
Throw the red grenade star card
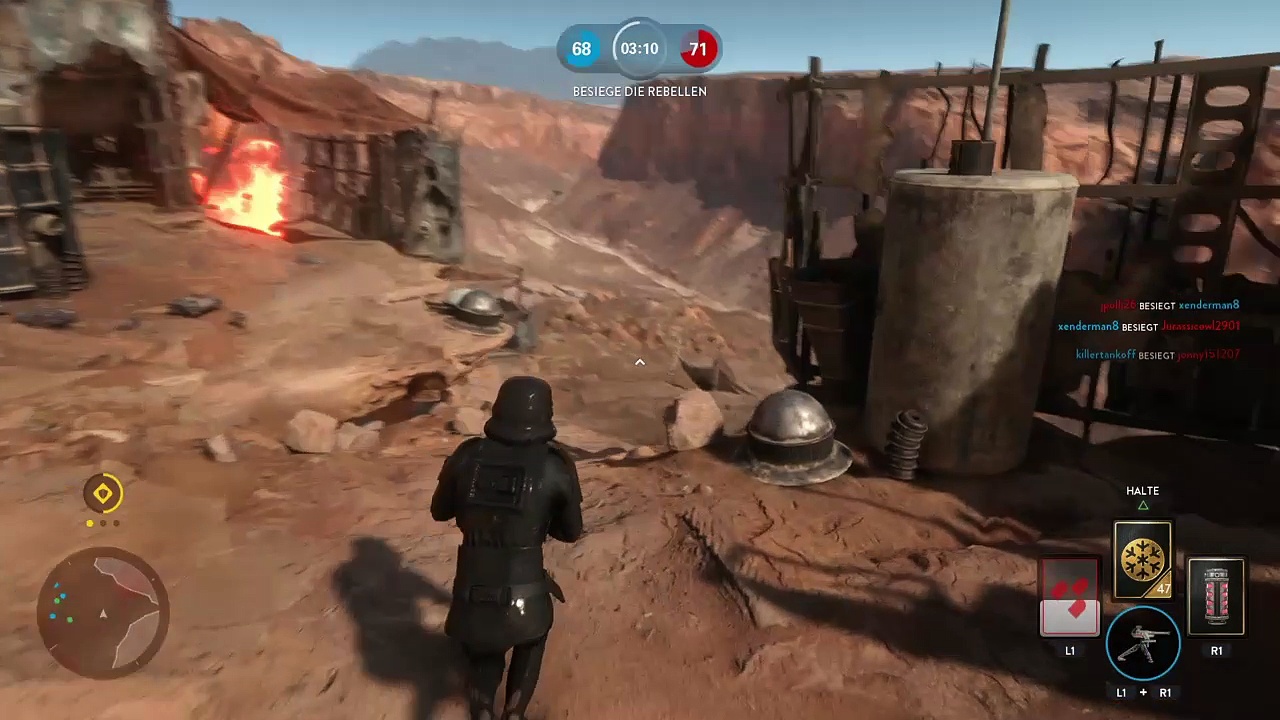(1216, 597)
